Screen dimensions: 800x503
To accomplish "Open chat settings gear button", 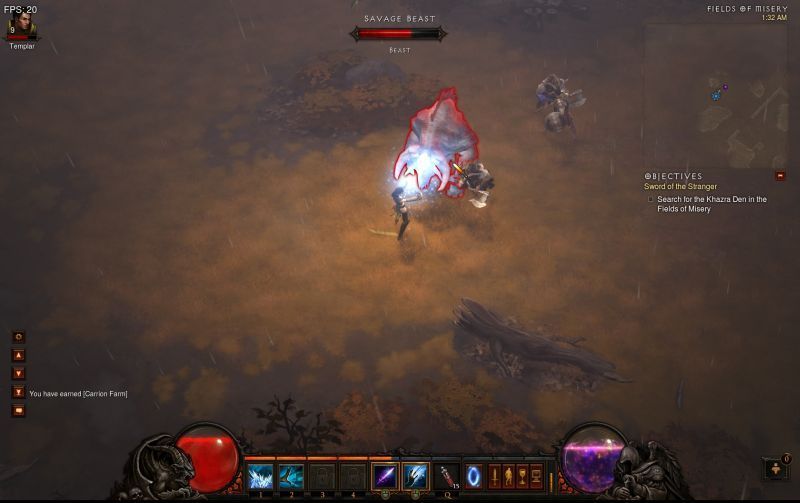I will [18, 337].
